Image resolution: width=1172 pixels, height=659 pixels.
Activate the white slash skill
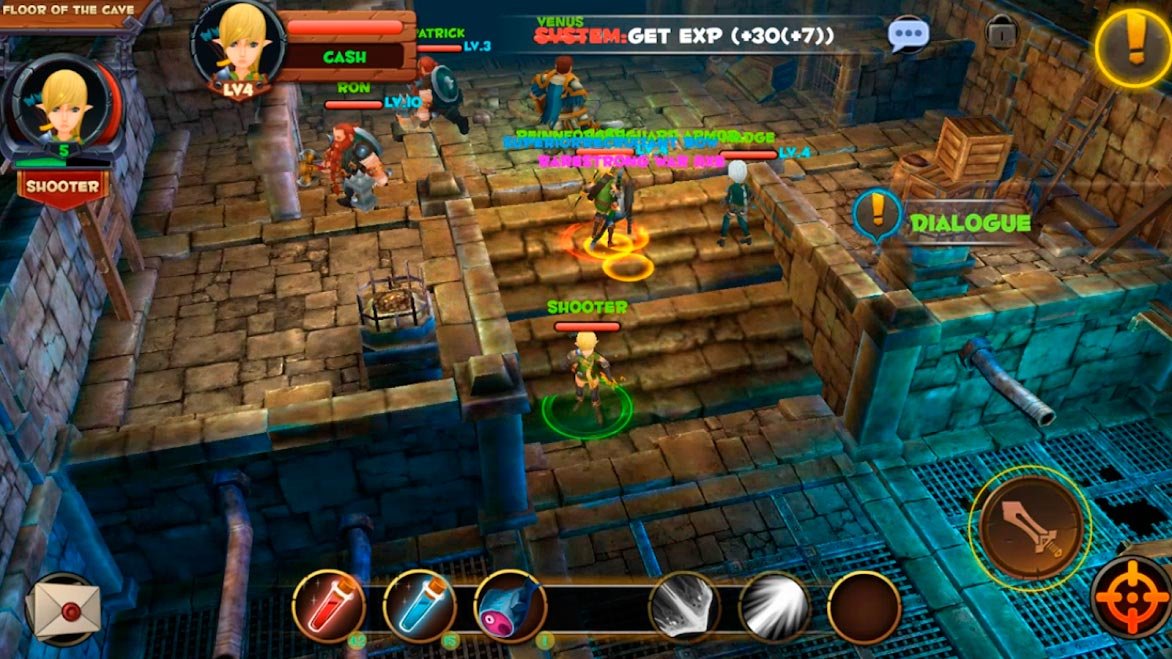click(684, 606)
